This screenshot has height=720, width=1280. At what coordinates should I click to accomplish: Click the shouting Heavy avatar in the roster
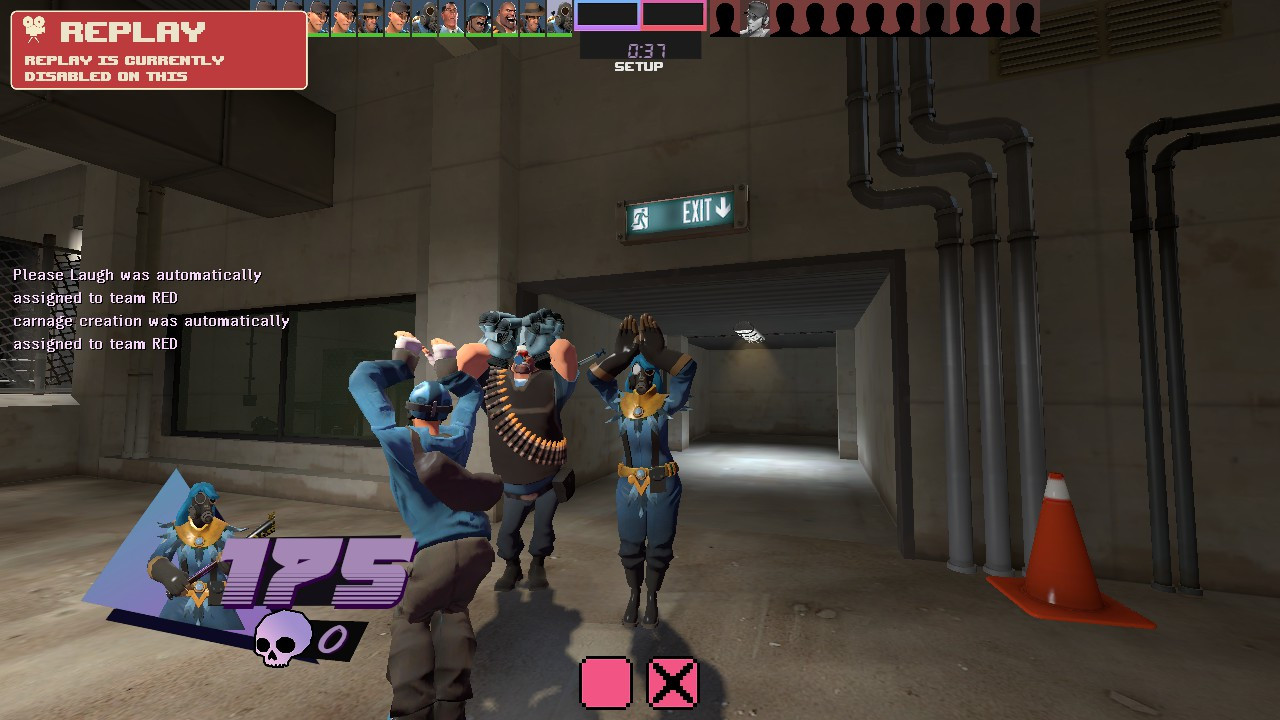click(x=506, y=16)
